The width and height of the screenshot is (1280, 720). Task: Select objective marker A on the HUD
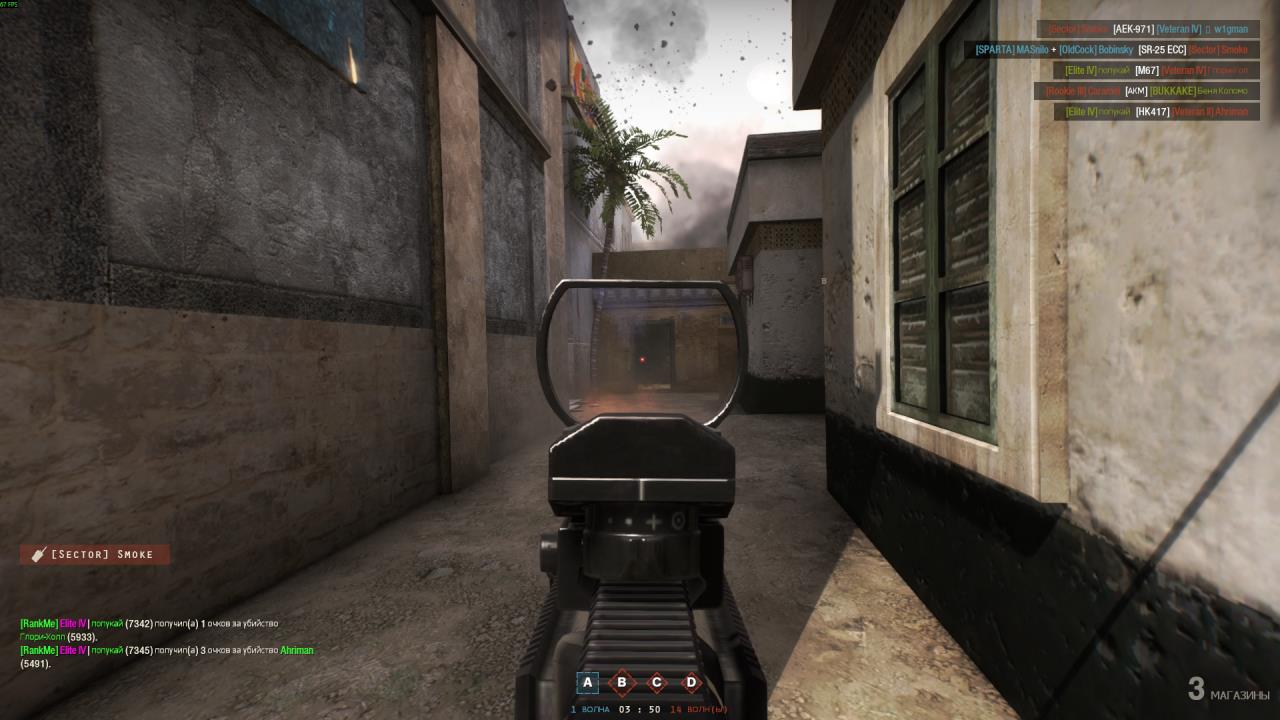tap(588, 681)
